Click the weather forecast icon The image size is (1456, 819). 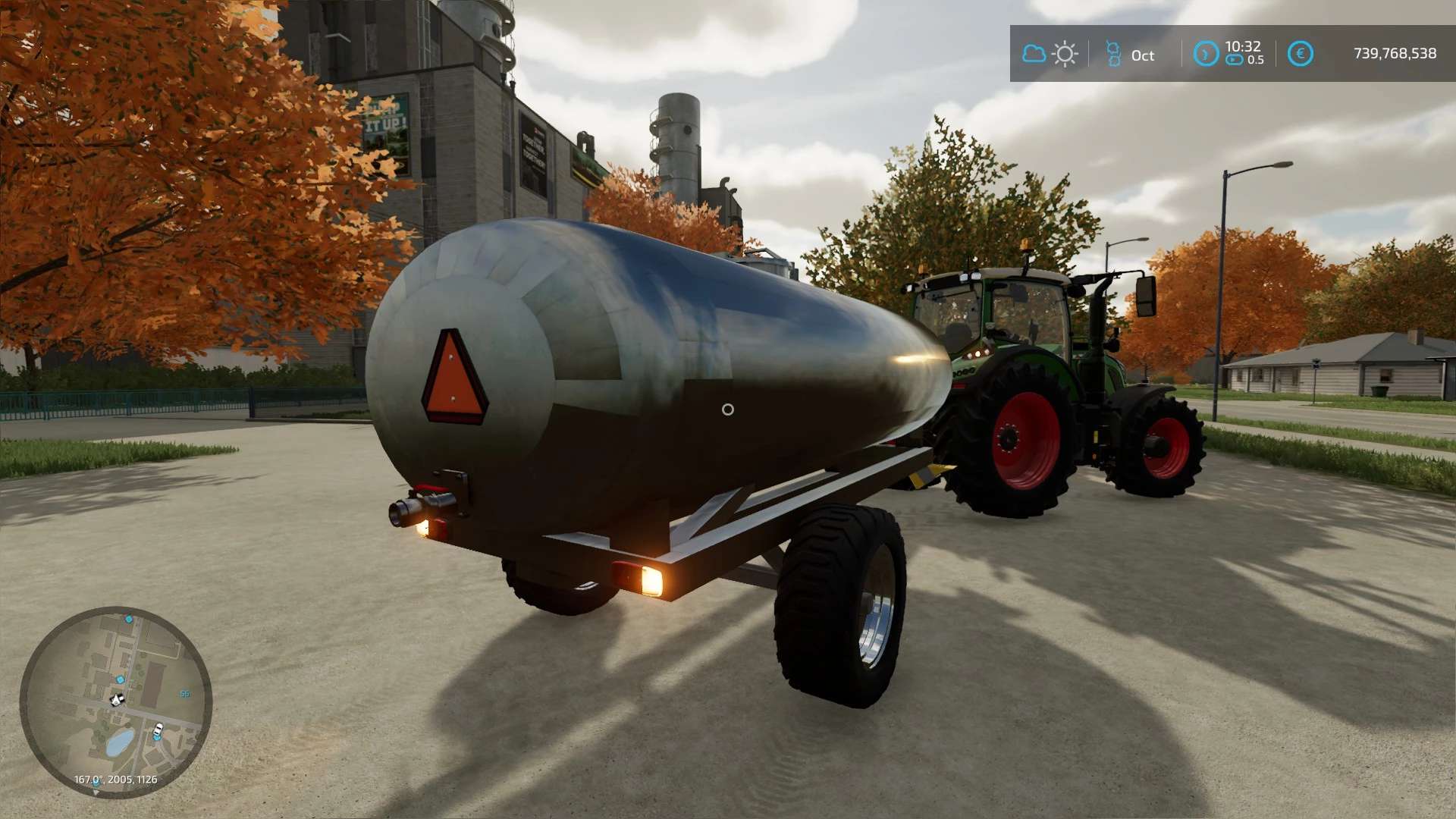(1050, 54)
